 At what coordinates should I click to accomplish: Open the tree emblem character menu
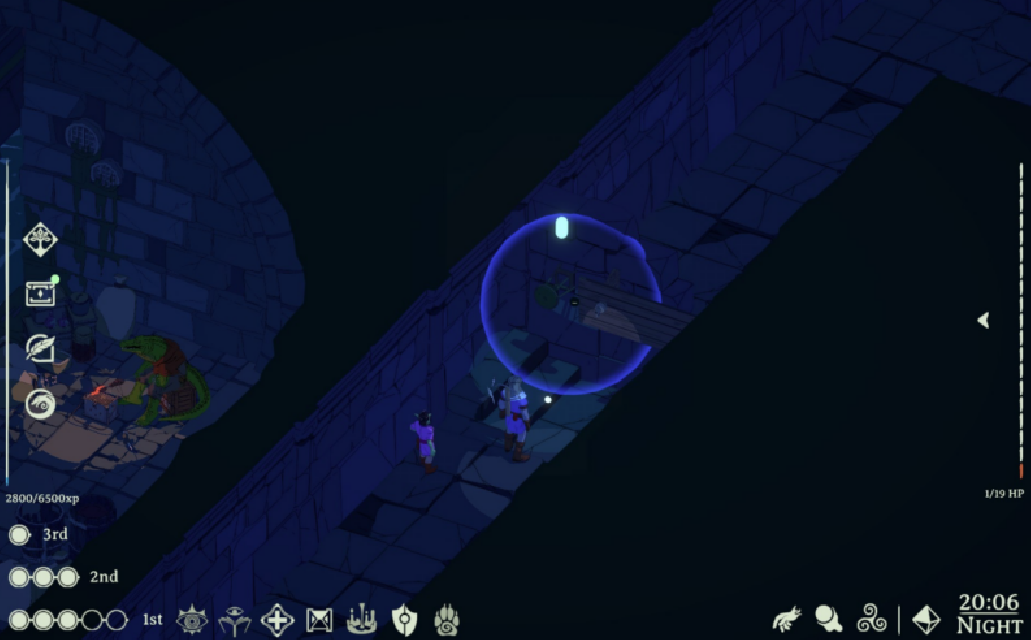click(40, 240)
